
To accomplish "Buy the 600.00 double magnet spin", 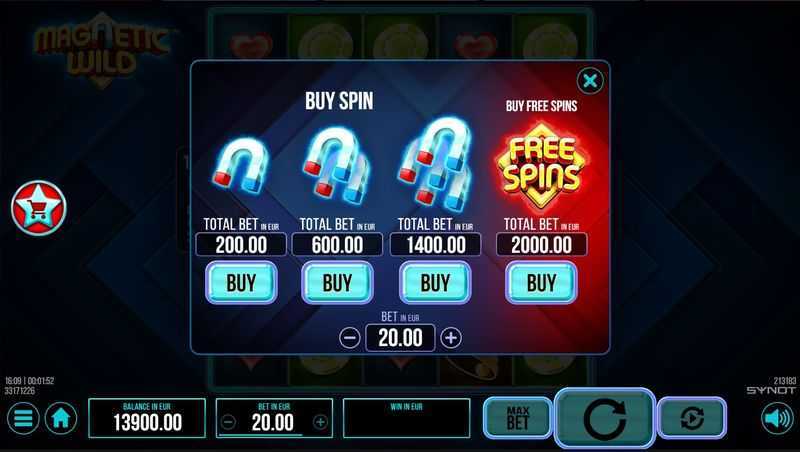I will (337, 283).
